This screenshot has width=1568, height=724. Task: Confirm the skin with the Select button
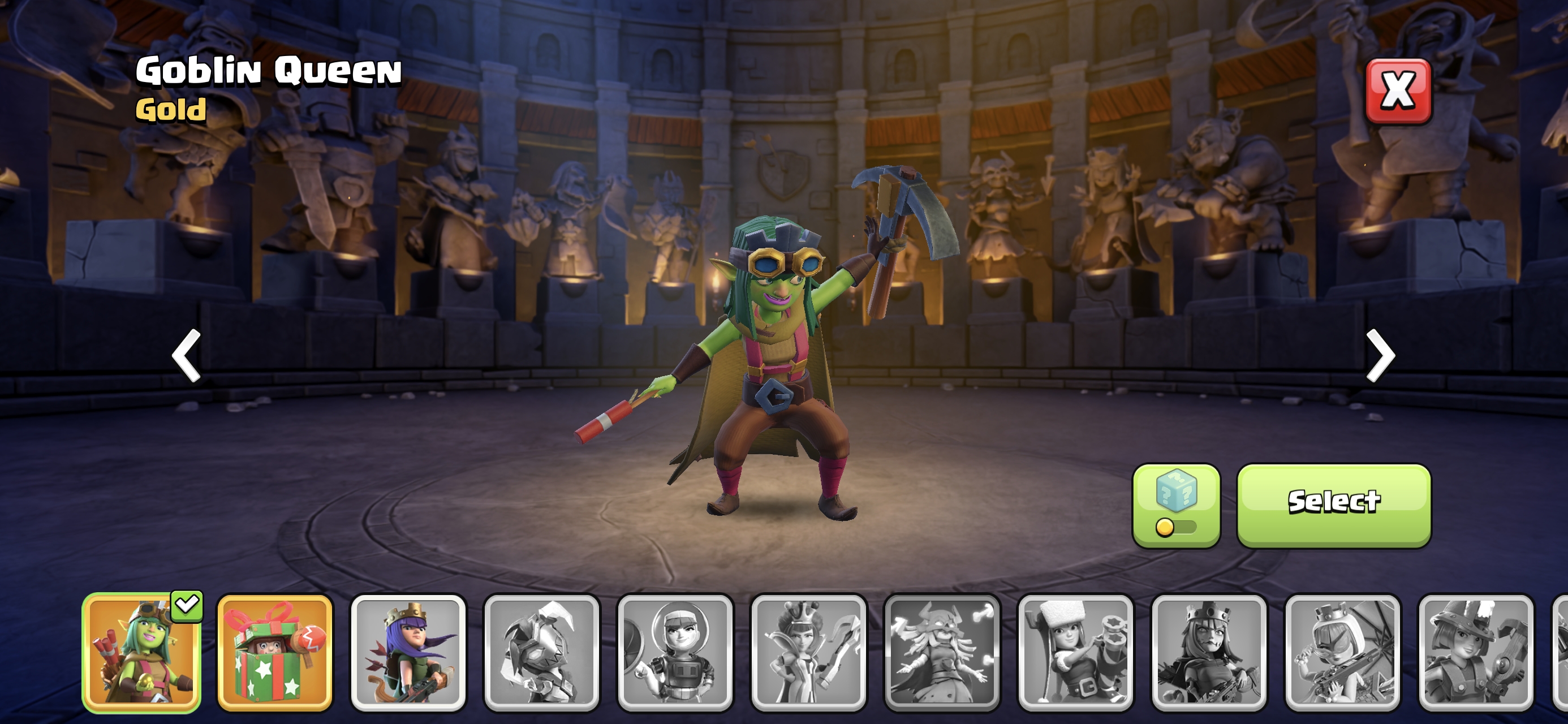1334,504
